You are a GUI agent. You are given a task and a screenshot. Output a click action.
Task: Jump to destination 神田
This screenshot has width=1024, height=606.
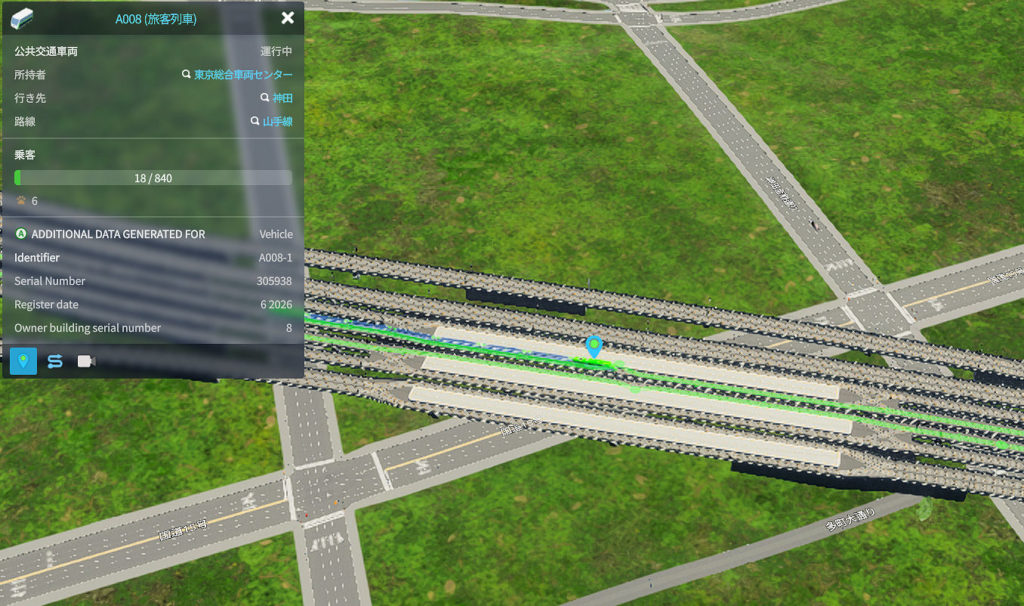coord(282,98)
